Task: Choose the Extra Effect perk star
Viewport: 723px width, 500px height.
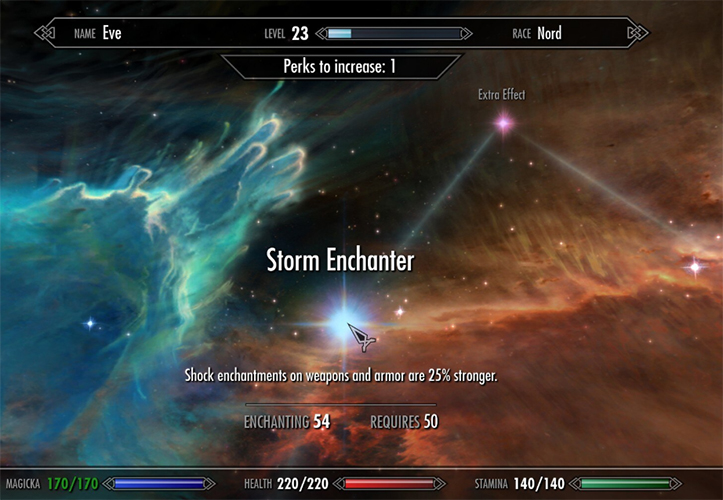Action: tap(503, 123)
